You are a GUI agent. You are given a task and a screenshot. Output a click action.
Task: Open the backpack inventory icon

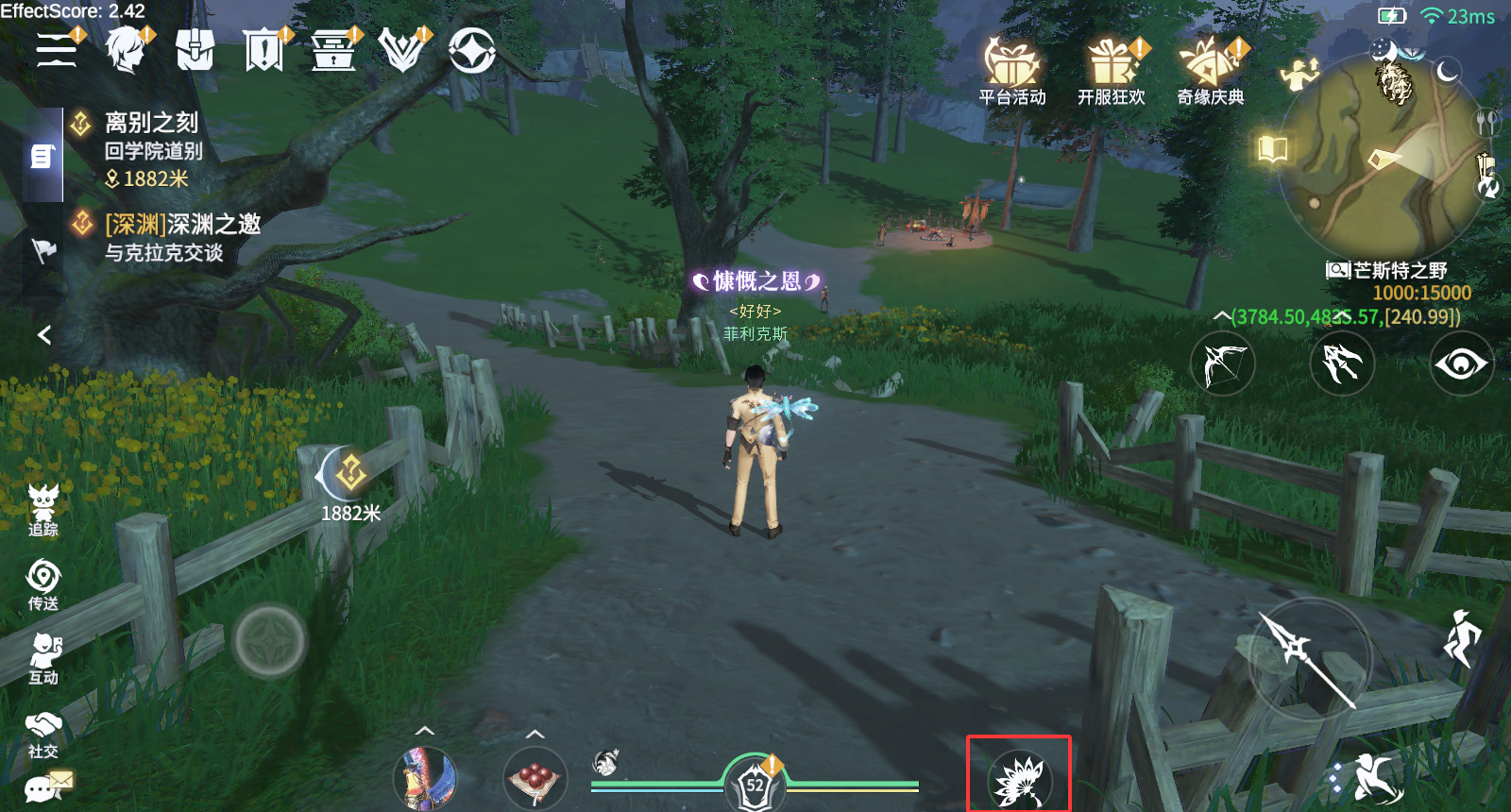pyautogui.click(x=196, y=49)
